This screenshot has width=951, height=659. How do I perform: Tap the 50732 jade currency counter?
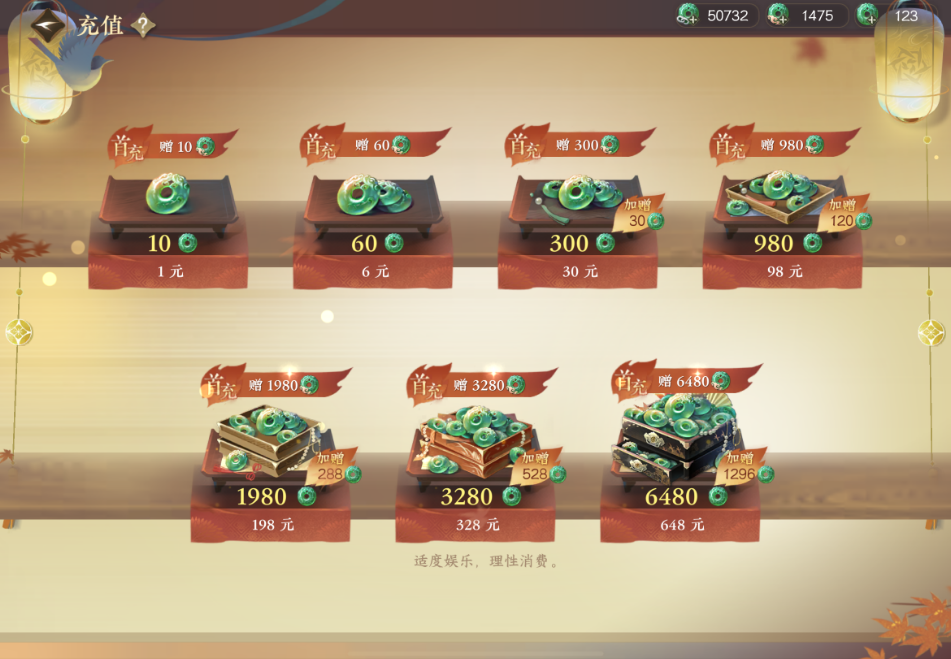coord(716,15)
